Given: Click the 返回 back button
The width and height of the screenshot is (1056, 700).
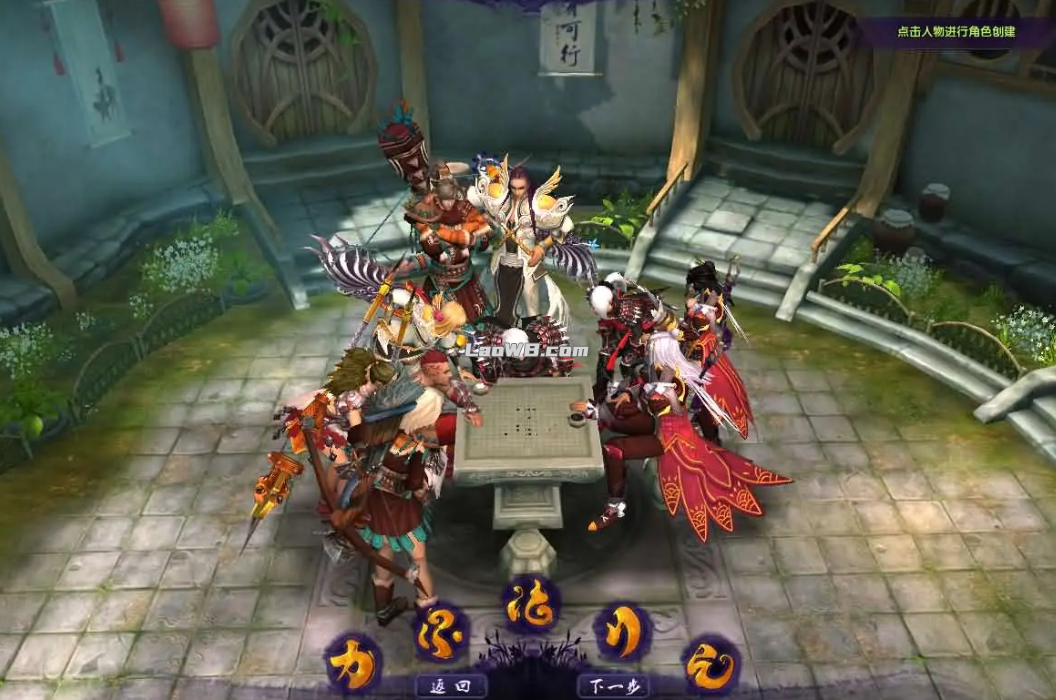Looking at the screenshot, I should 451,686.
